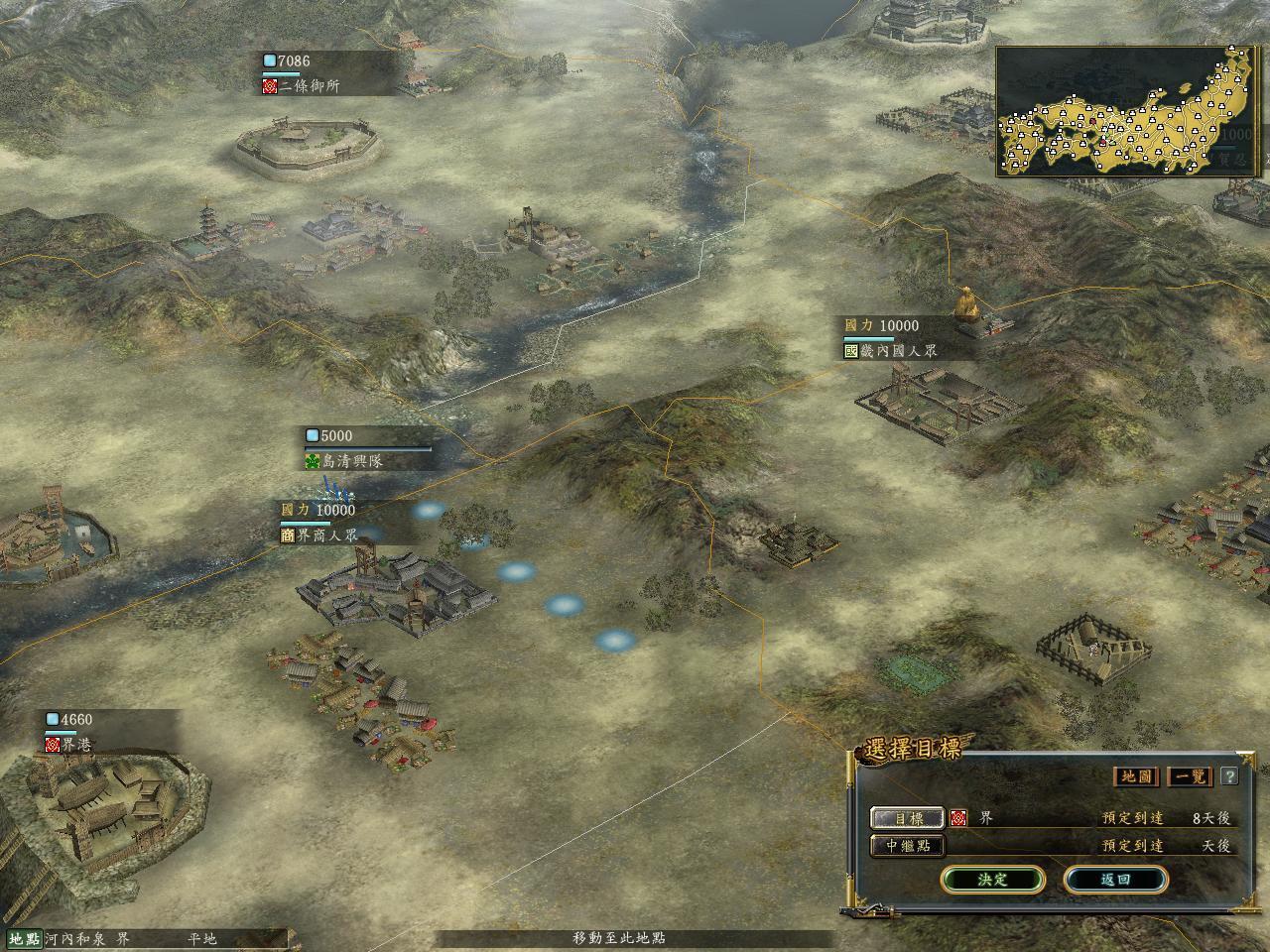Click the Japan minimap
Viewport: 1270px width, 952px height.
coord(1127,111)
